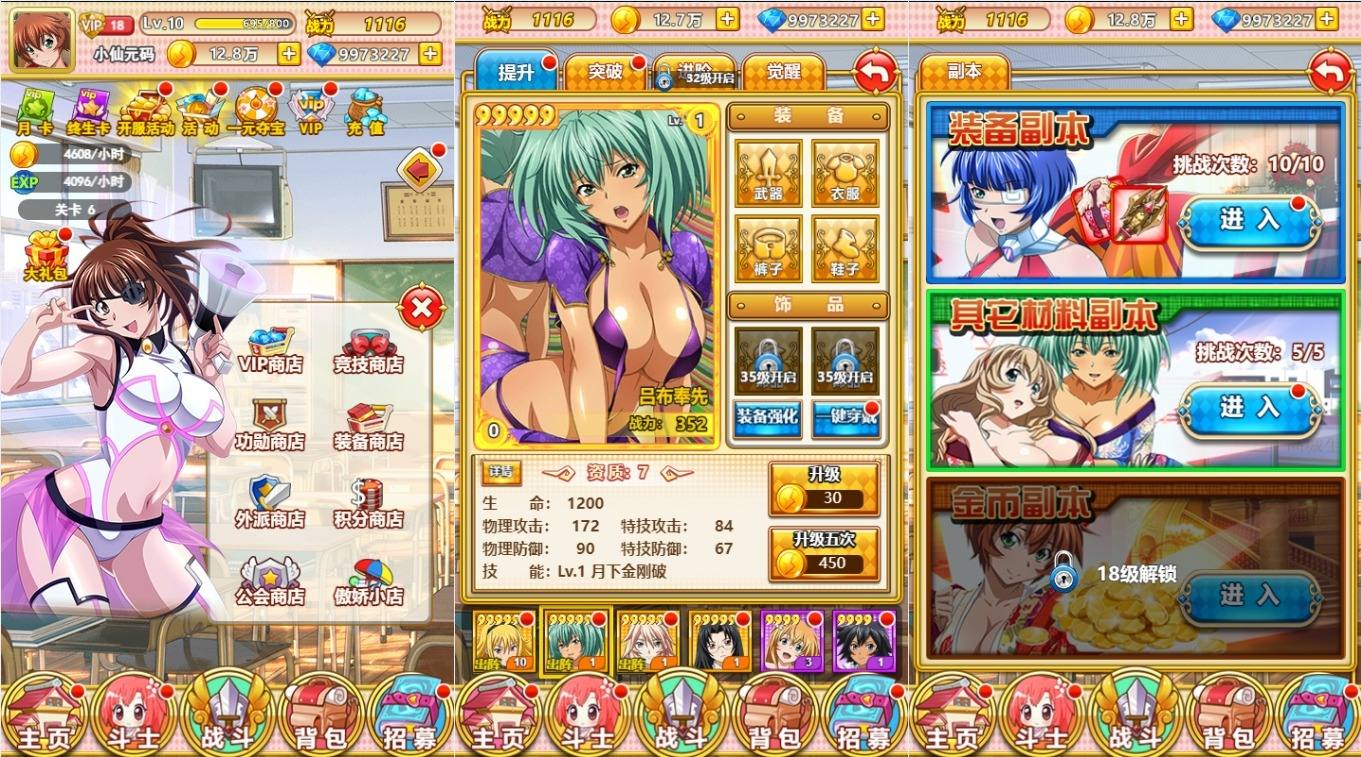Screen dimensions: 1361x757
Task: Use the 升级五次 button costing 450
Action: (x=823, y=553)
